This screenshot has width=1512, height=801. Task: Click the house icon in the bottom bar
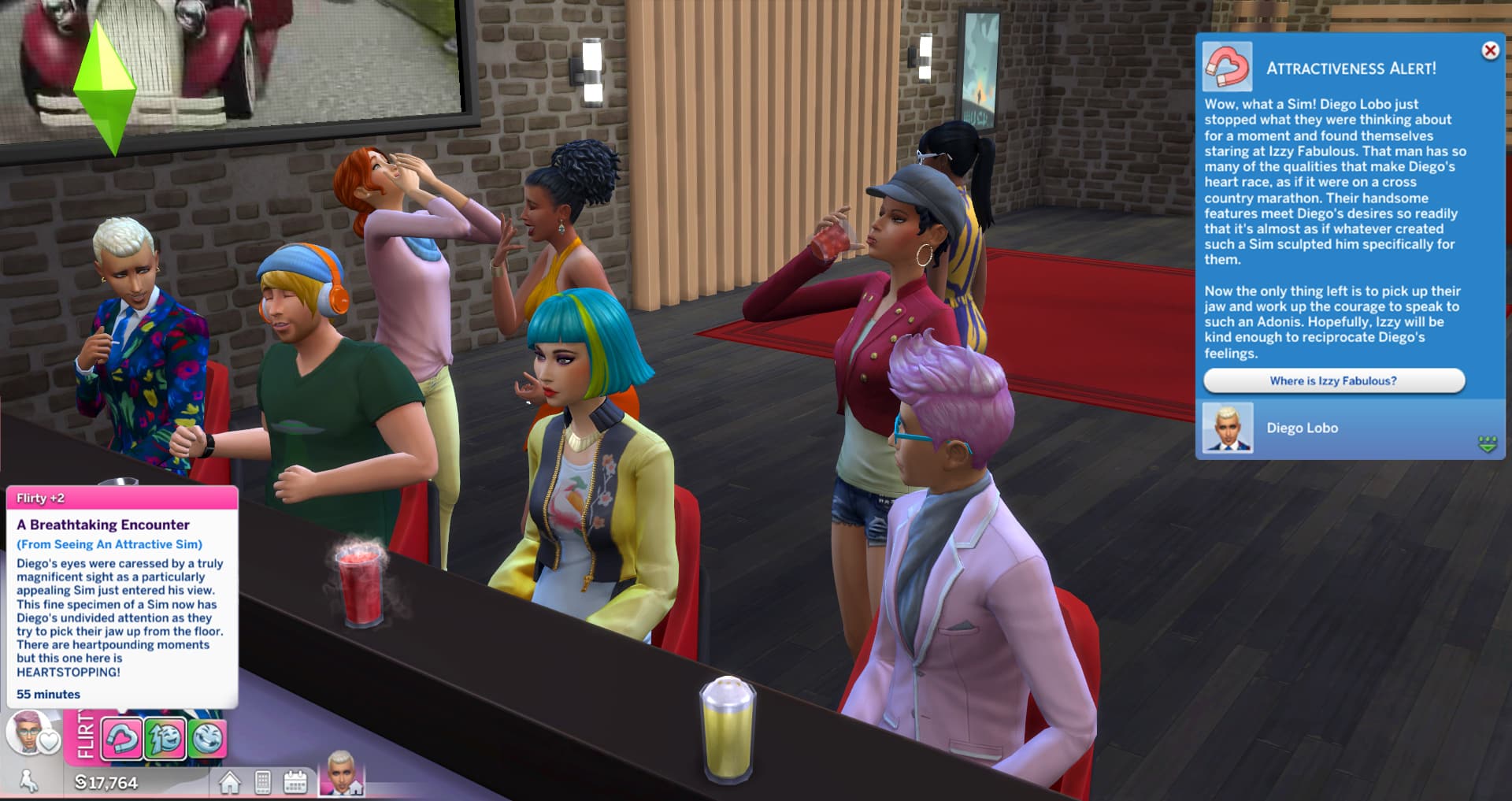232,783
